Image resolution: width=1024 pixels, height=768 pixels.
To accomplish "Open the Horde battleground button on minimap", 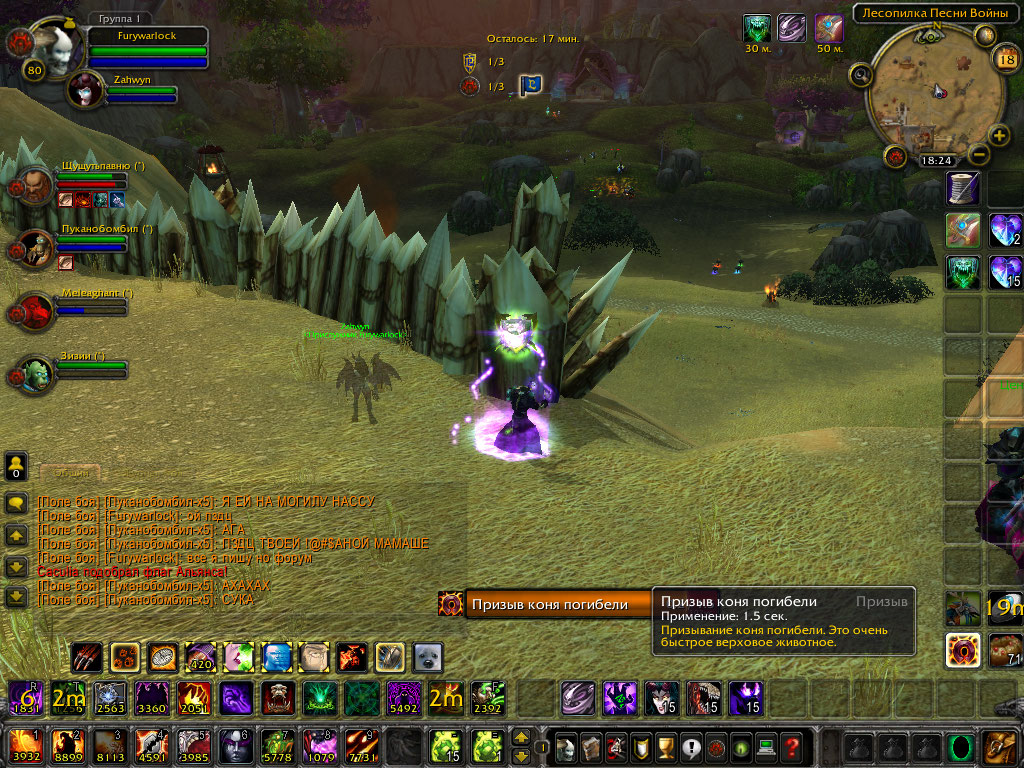I will coord(896,157).
